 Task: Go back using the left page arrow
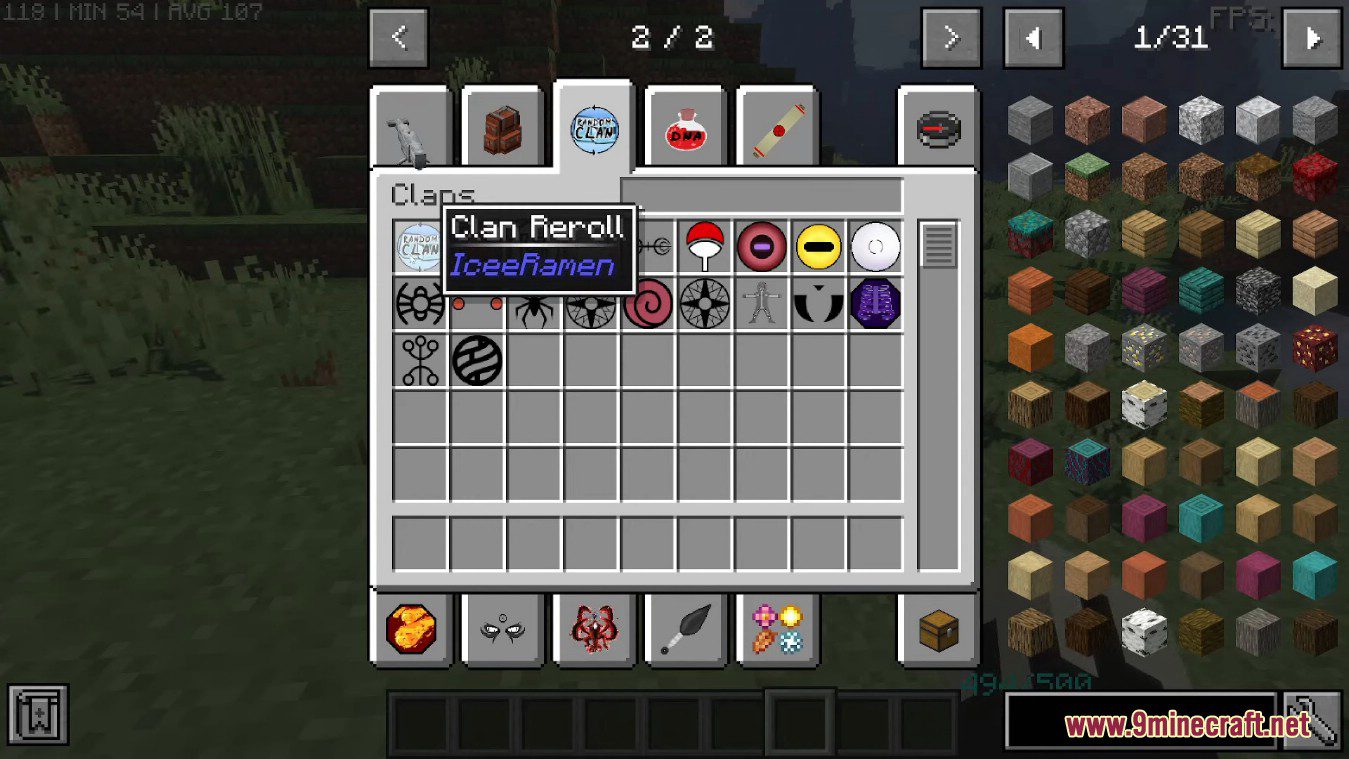click(x=398, y=37)
